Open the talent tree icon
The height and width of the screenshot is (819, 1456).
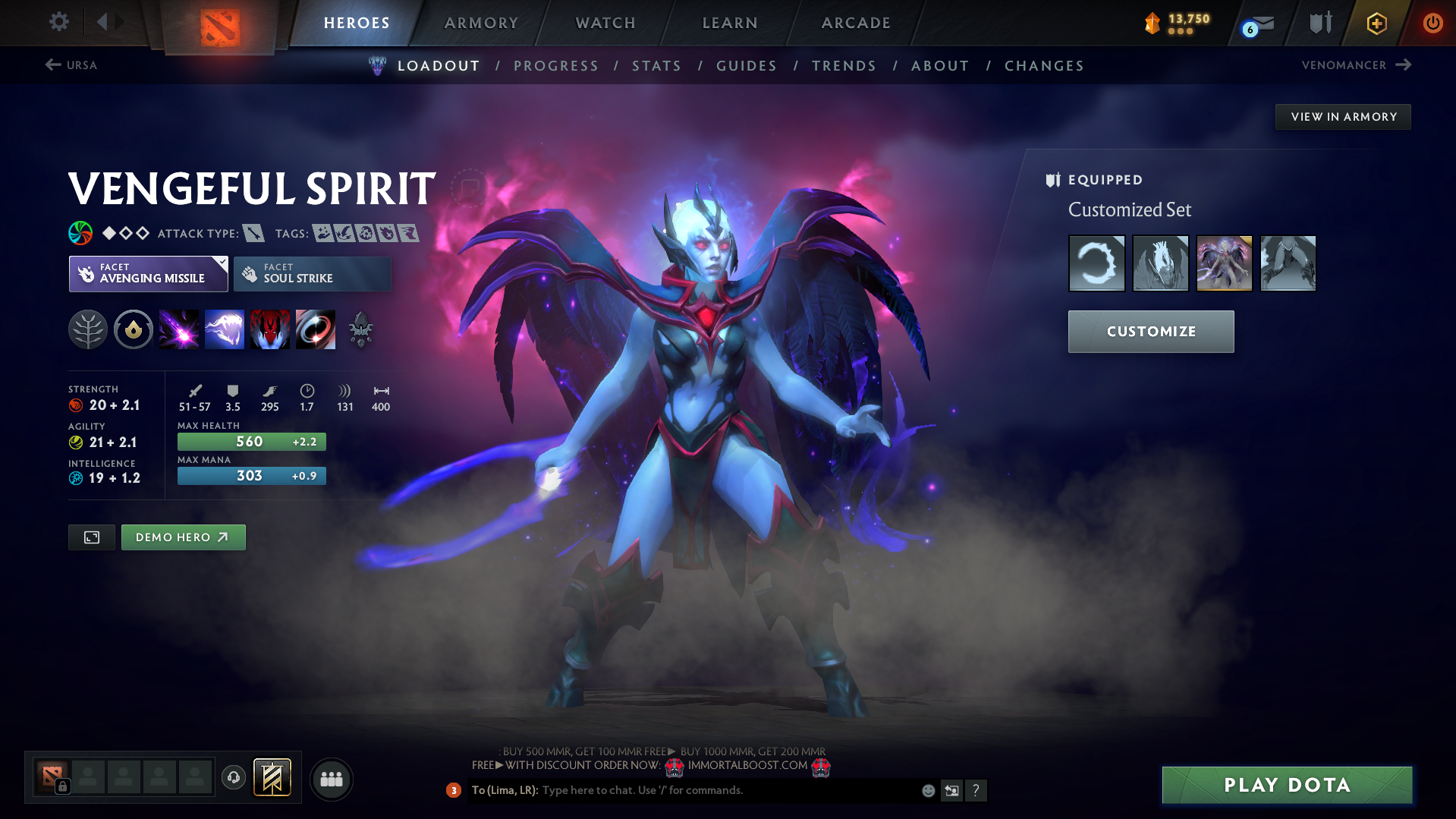pos(88,329)
